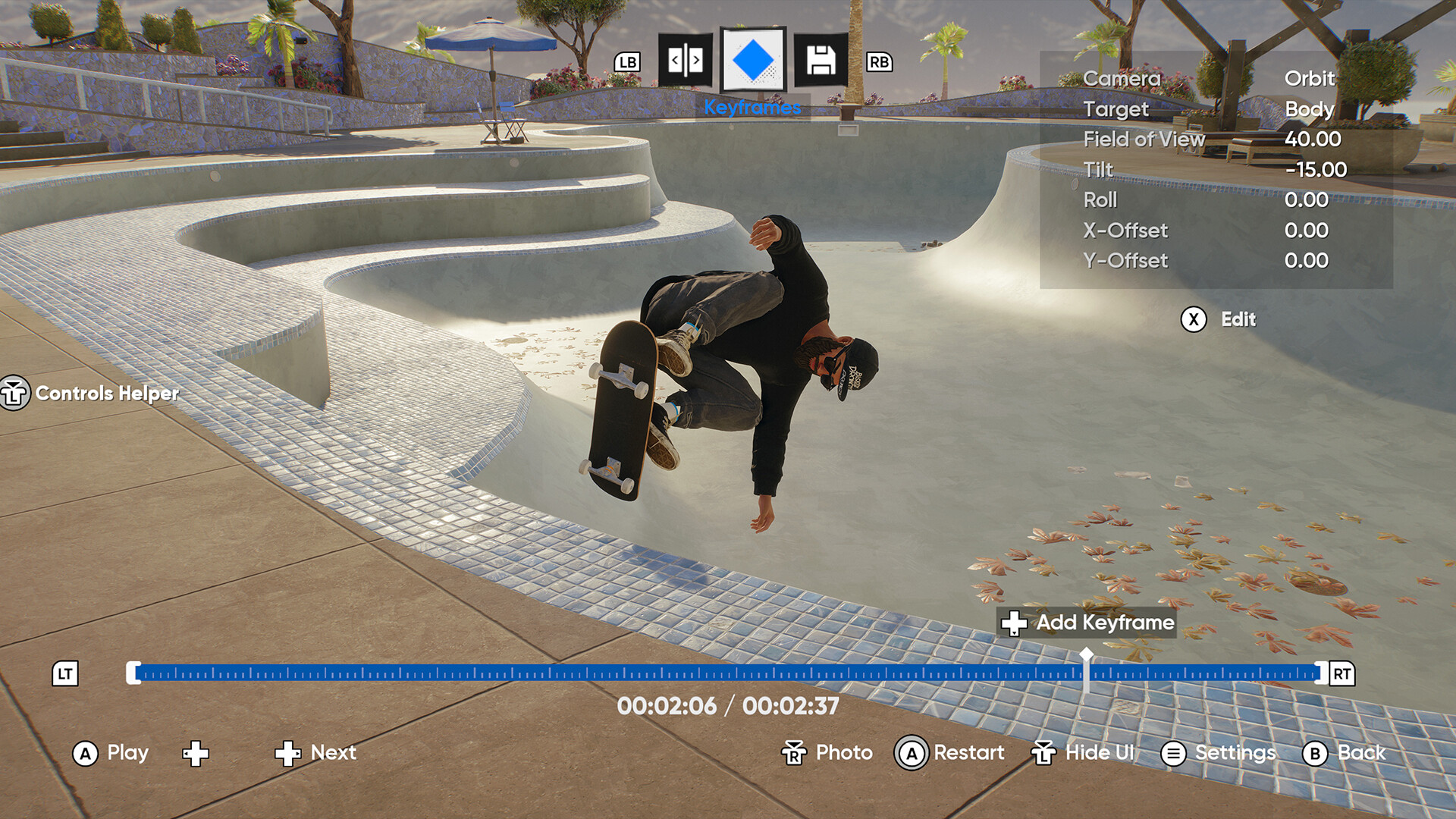
Task: Click the timeline scrubber bar
Action: (607, 673)
